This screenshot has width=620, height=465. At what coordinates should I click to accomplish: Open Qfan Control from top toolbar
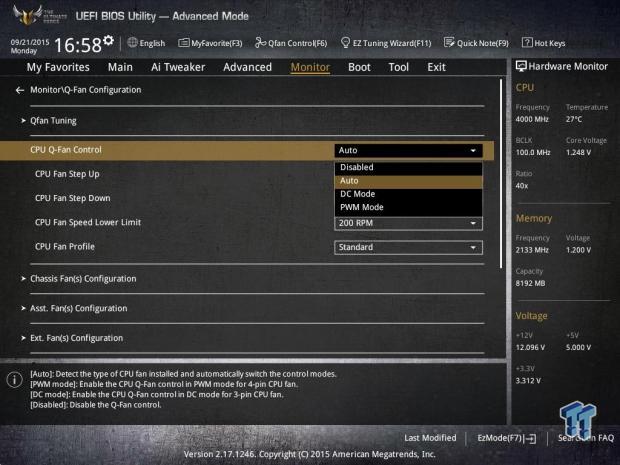[292, 43]
